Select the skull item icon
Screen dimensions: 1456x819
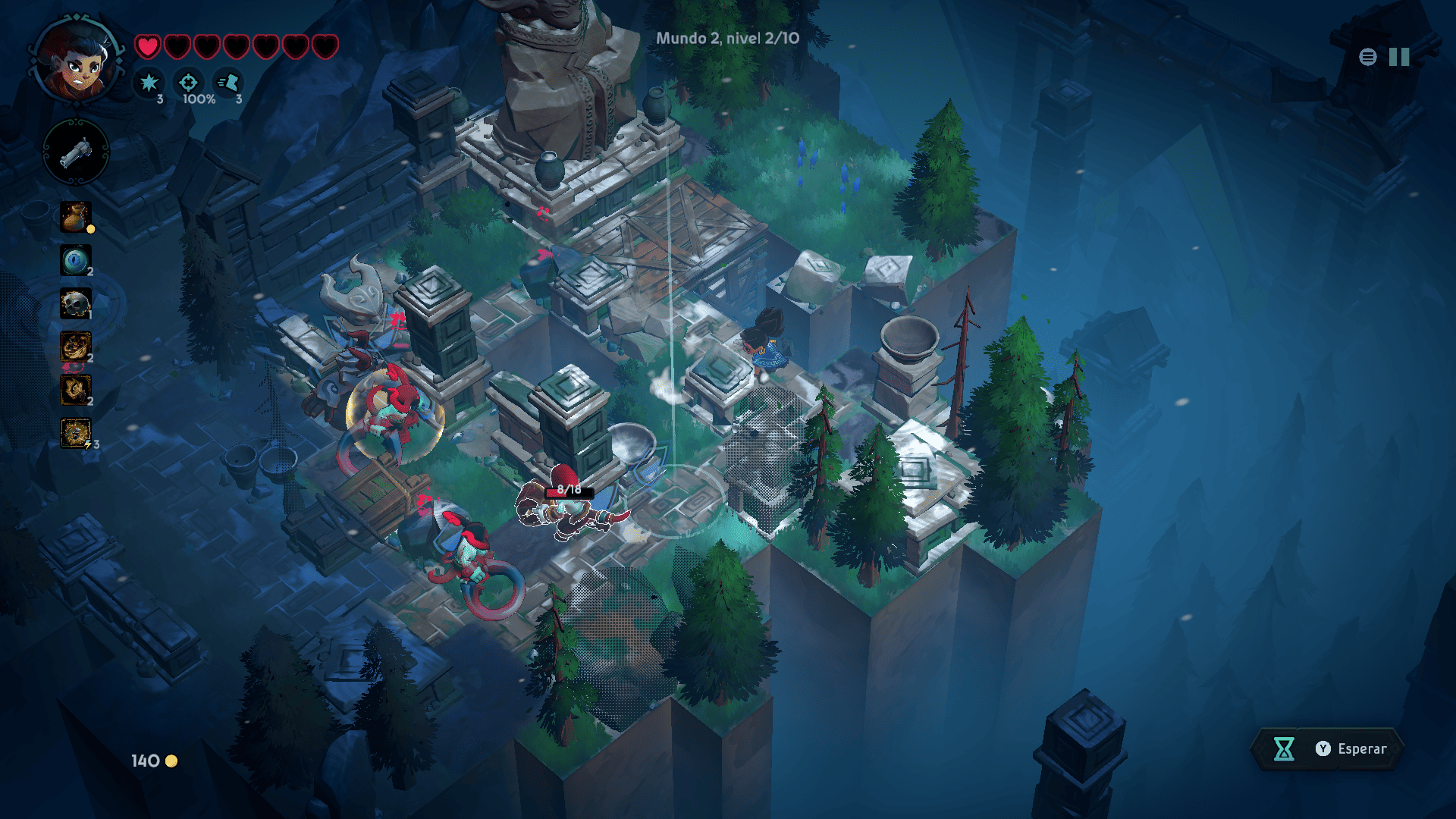point(76,304)
